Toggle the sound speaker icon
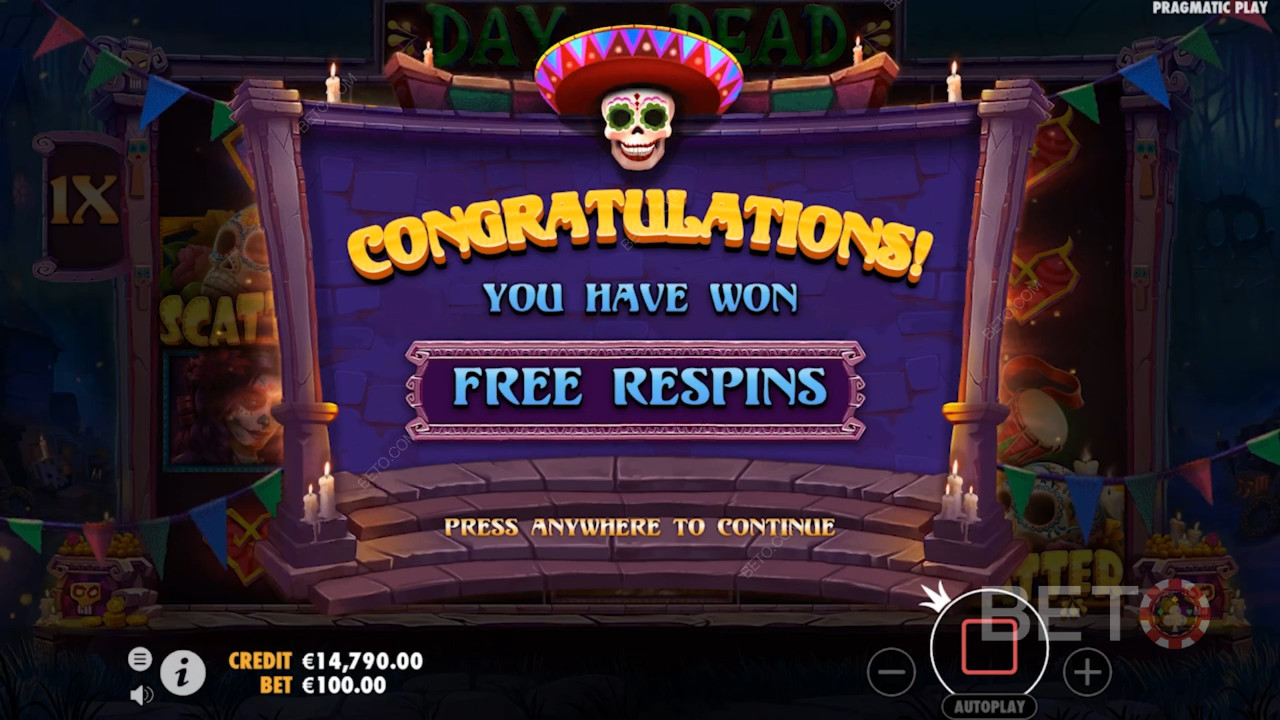 pyautogui.click(x=141, y=694)
